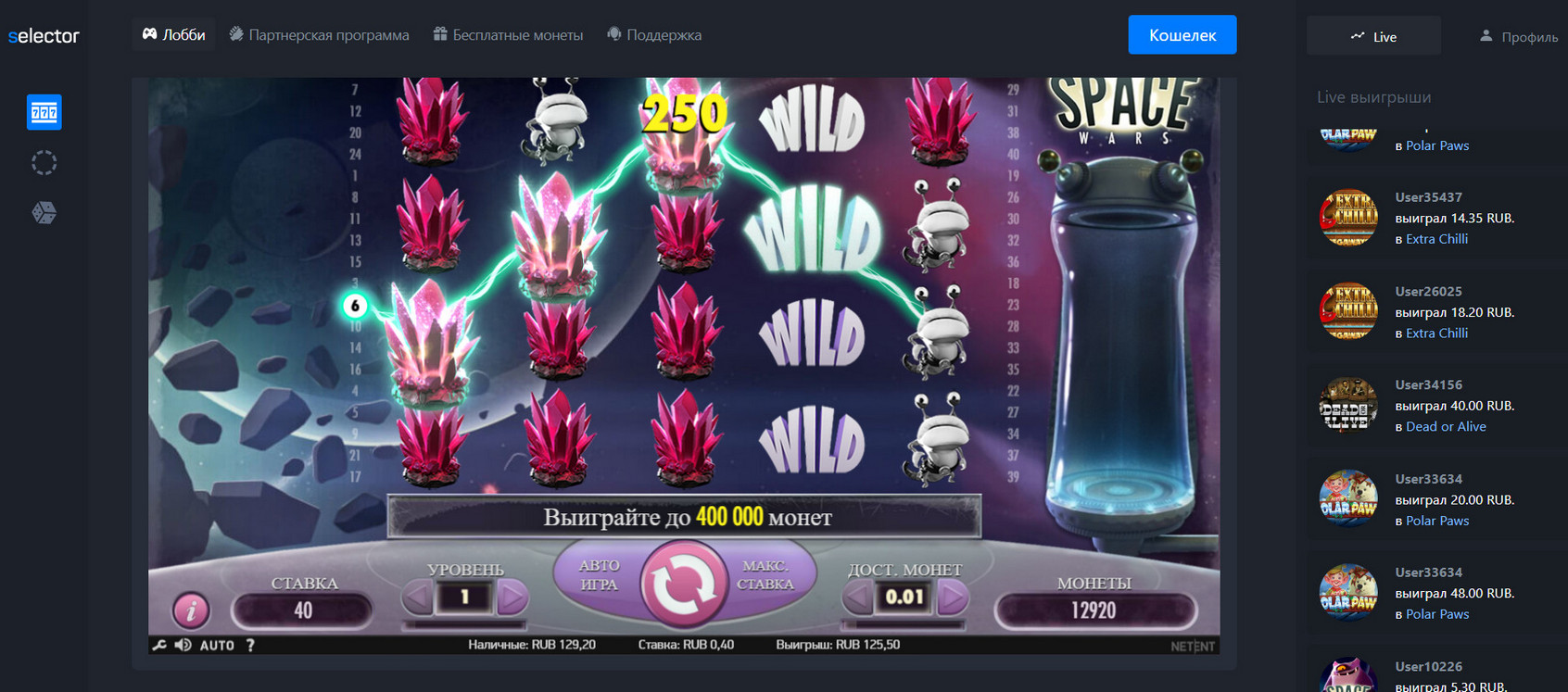The height and width of the screenshot is (692, 1568).
Task: Go to the Лобби lobby page
Action: (x=173, y=35)
